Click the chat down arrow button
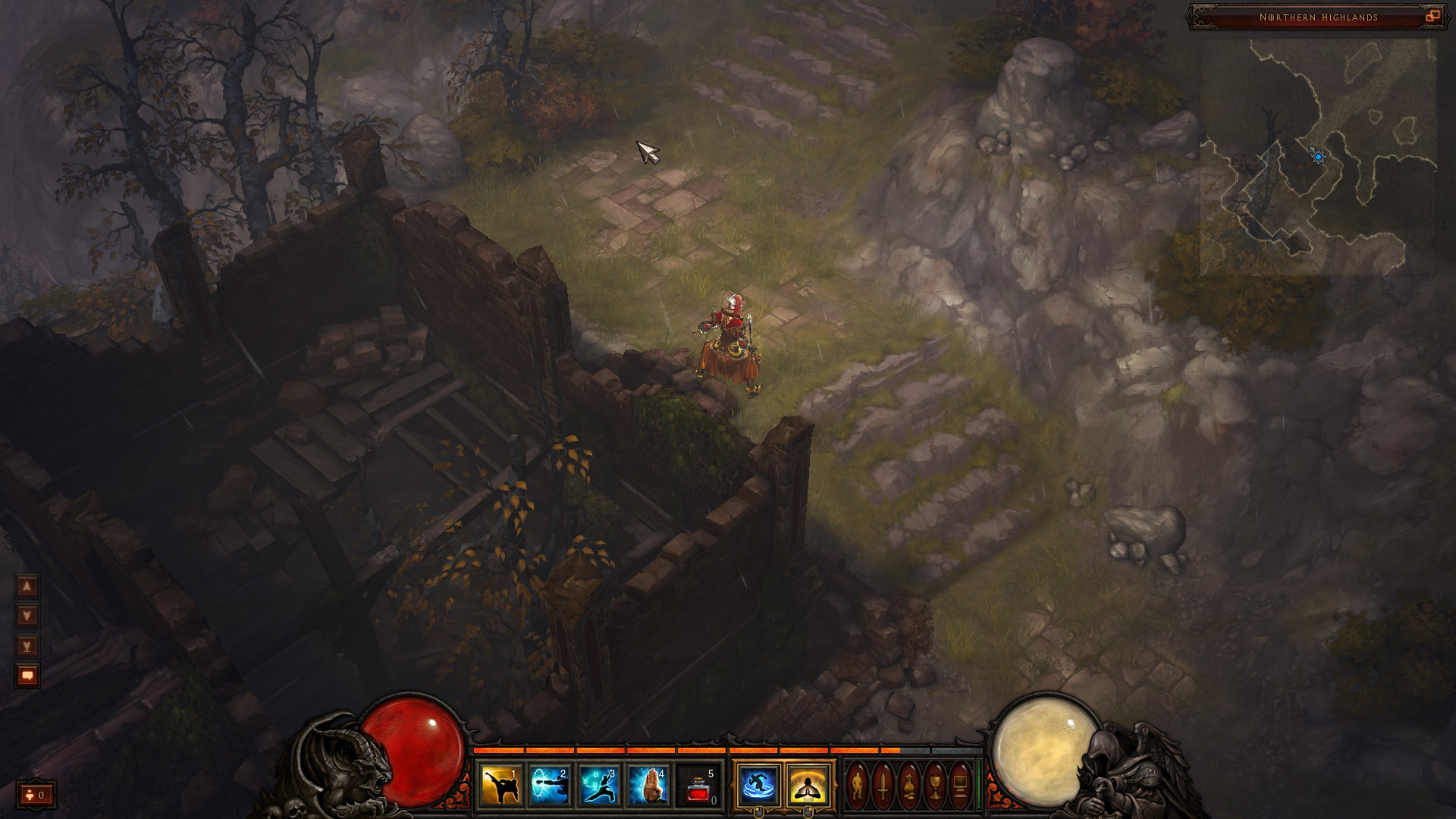 point(27,616)
